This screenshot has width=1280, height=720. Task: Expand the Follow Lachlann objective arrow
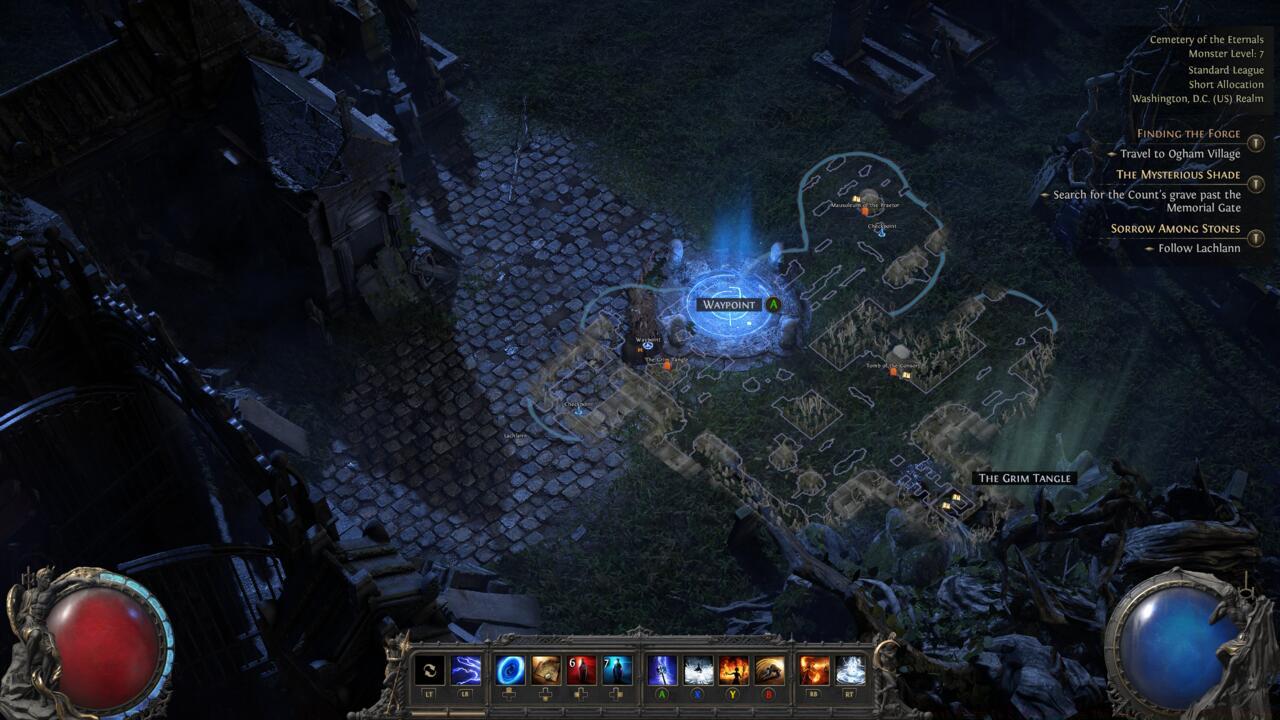(x=1152, y=249)
